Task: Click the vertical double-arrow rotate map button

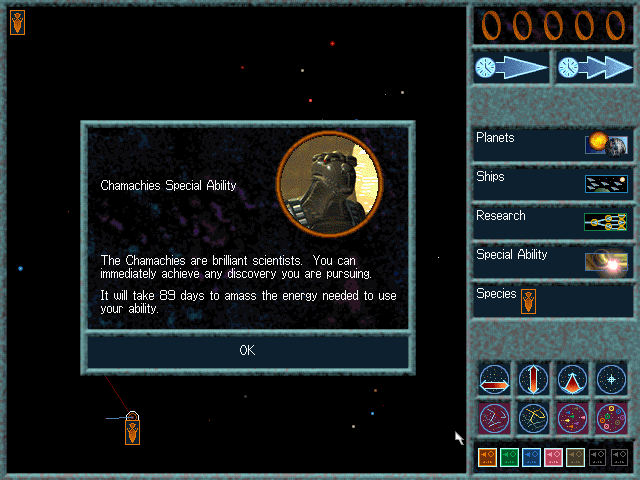Action: [533, 379]
